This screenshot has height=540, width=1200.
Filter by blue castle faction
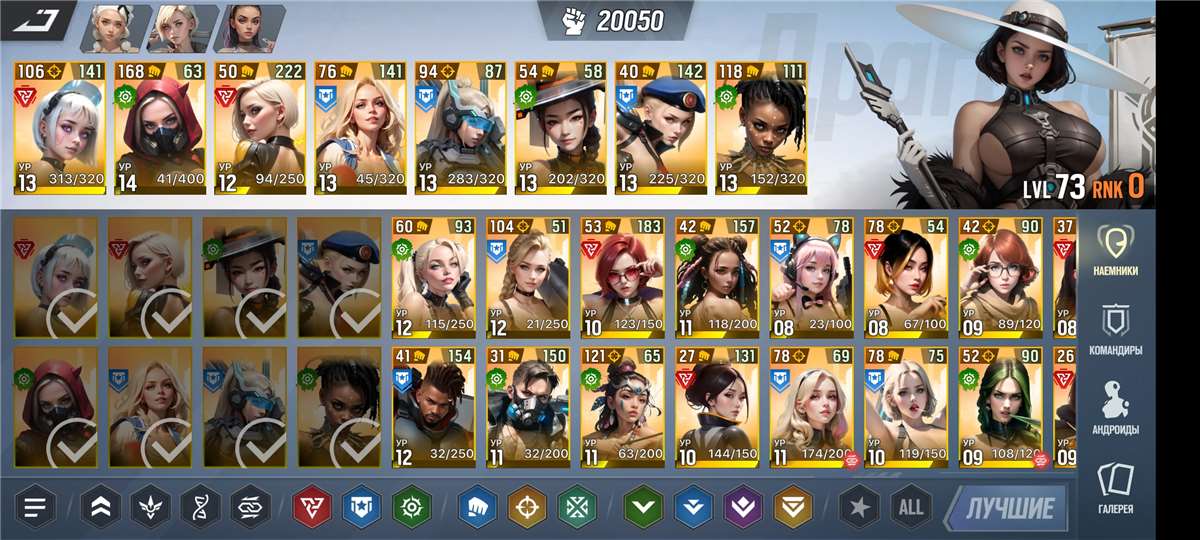pyautogui.click(x=361, y=507)
